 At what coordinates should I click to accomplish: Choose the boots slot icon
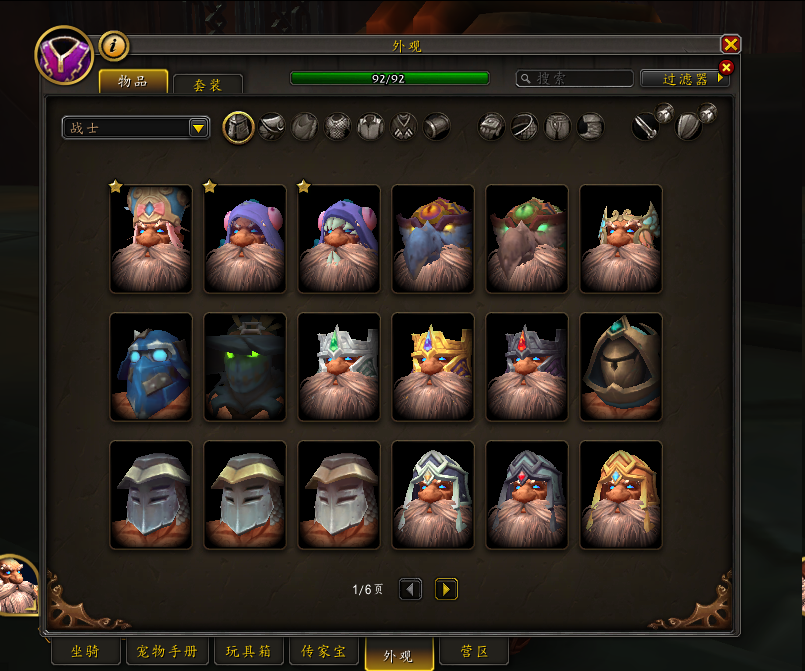pyautogui.click(x=590, y=127)
